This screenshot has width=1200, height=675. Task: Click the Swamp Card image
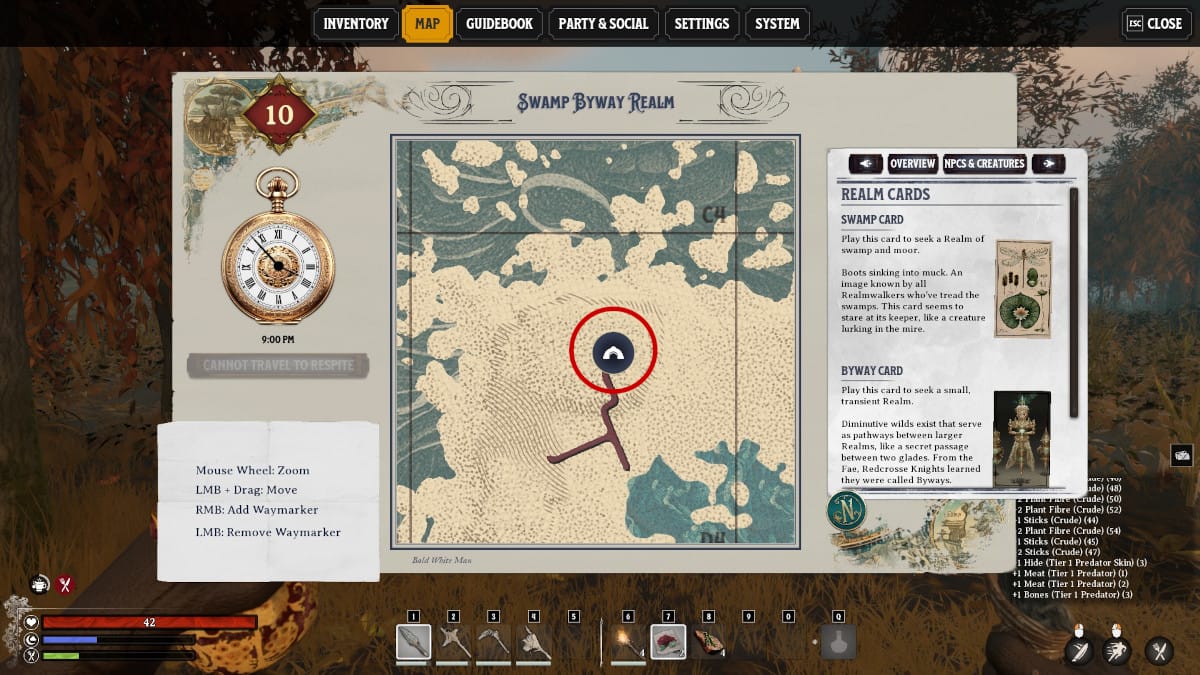coord(1023,288)
